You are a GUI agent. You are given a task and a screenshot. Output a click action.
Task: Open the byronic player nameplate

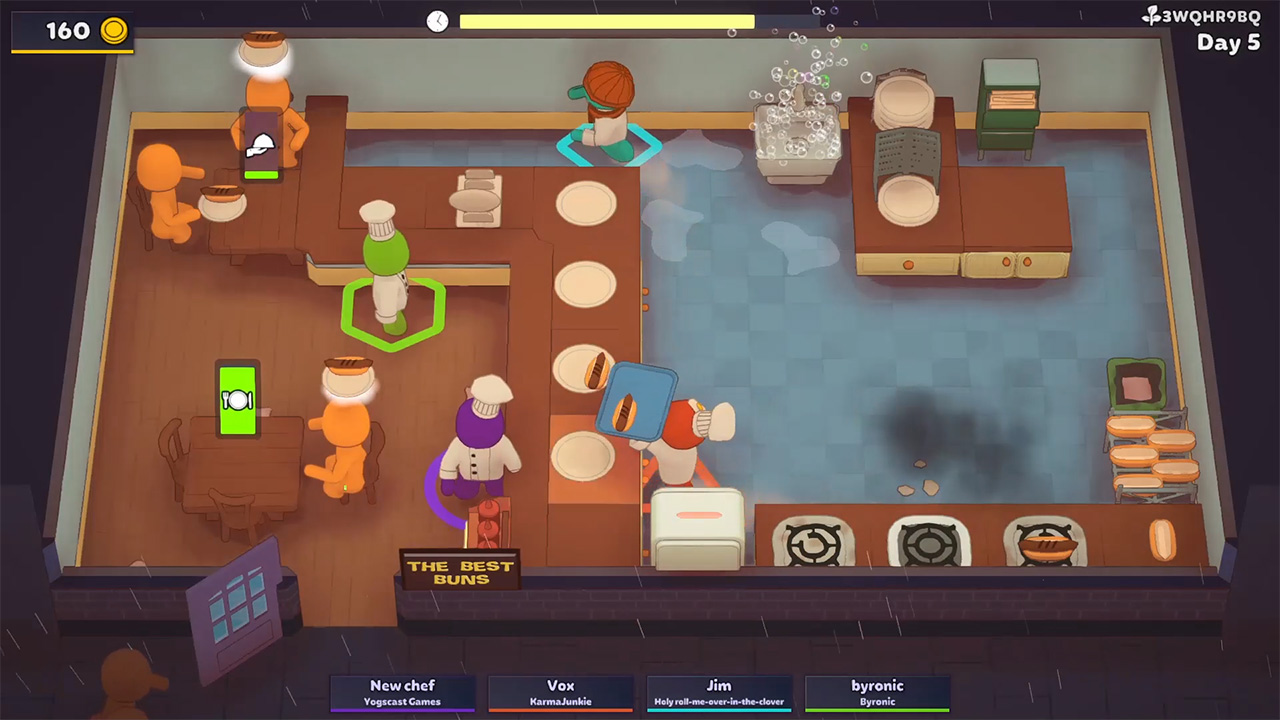coord(877,692)
